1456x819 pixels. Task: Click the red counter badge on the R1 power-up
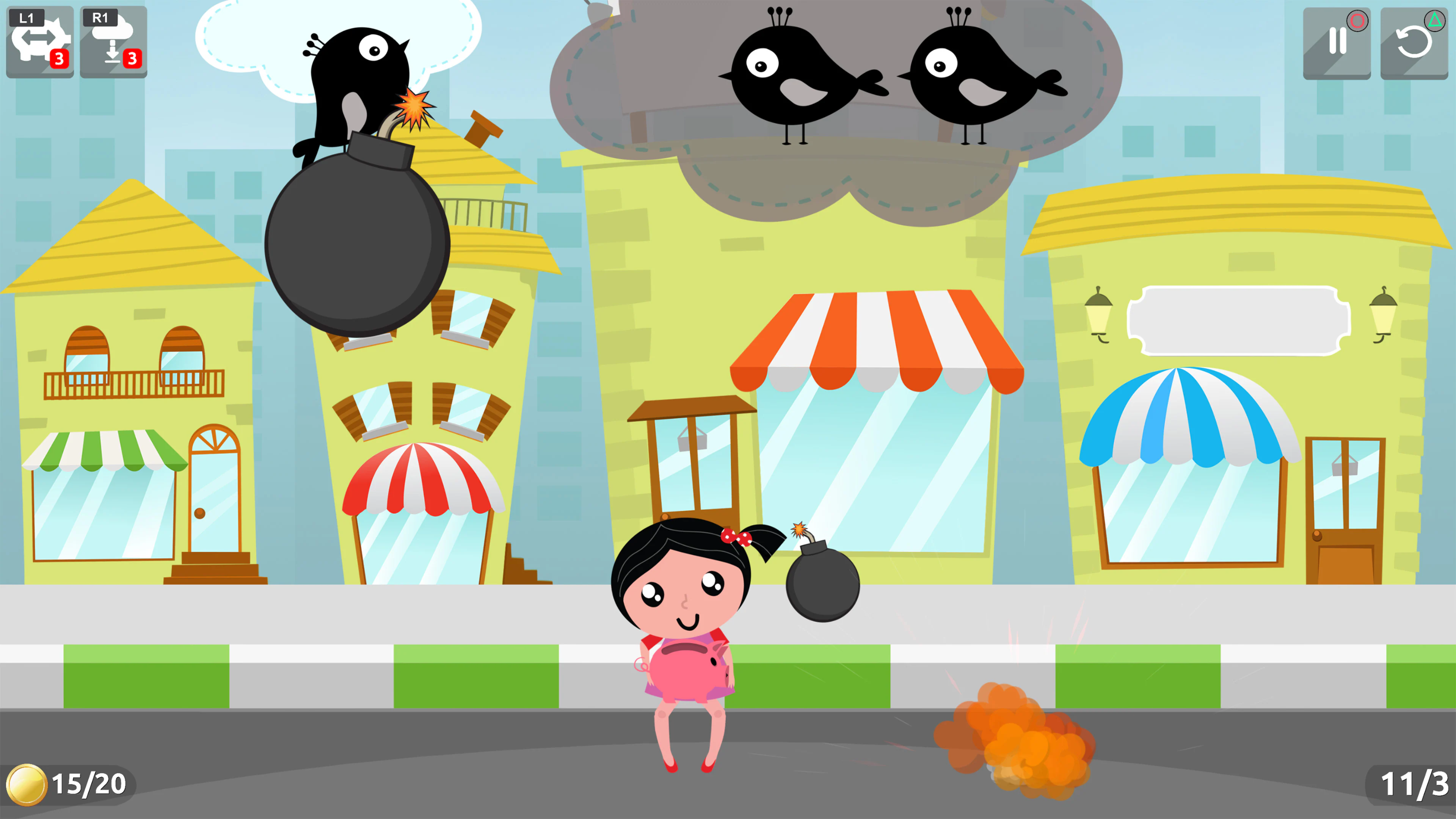click(133, 58)
